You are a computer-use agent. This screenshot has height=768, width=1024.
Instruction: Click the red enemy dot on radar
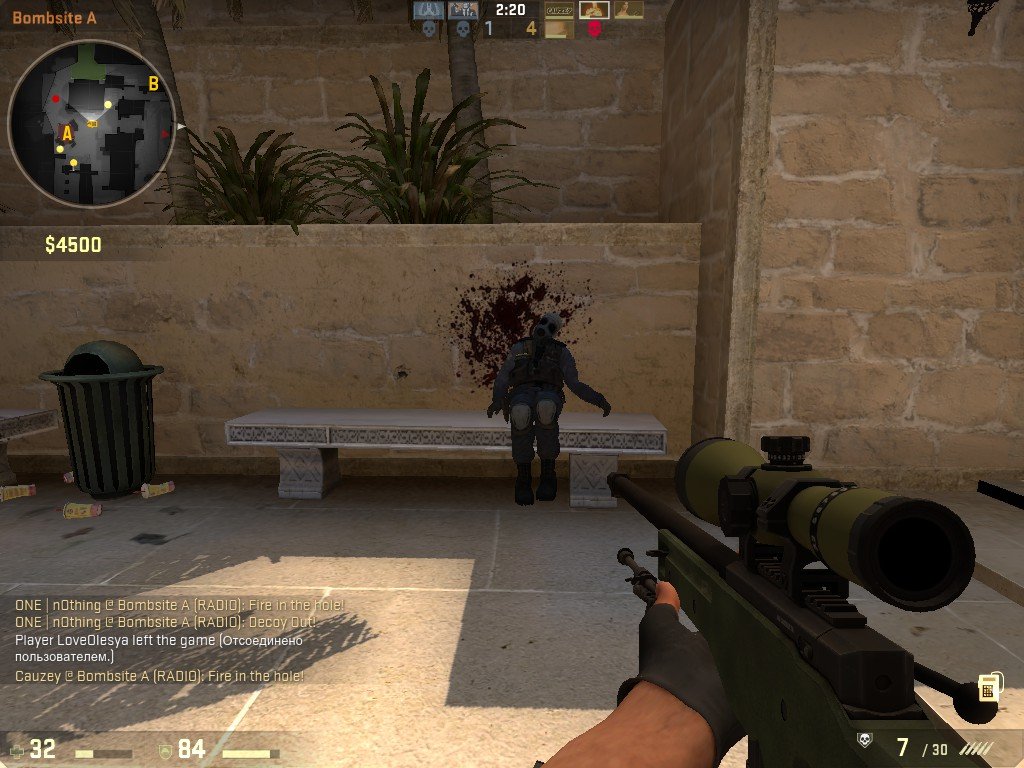pos(56,99)
